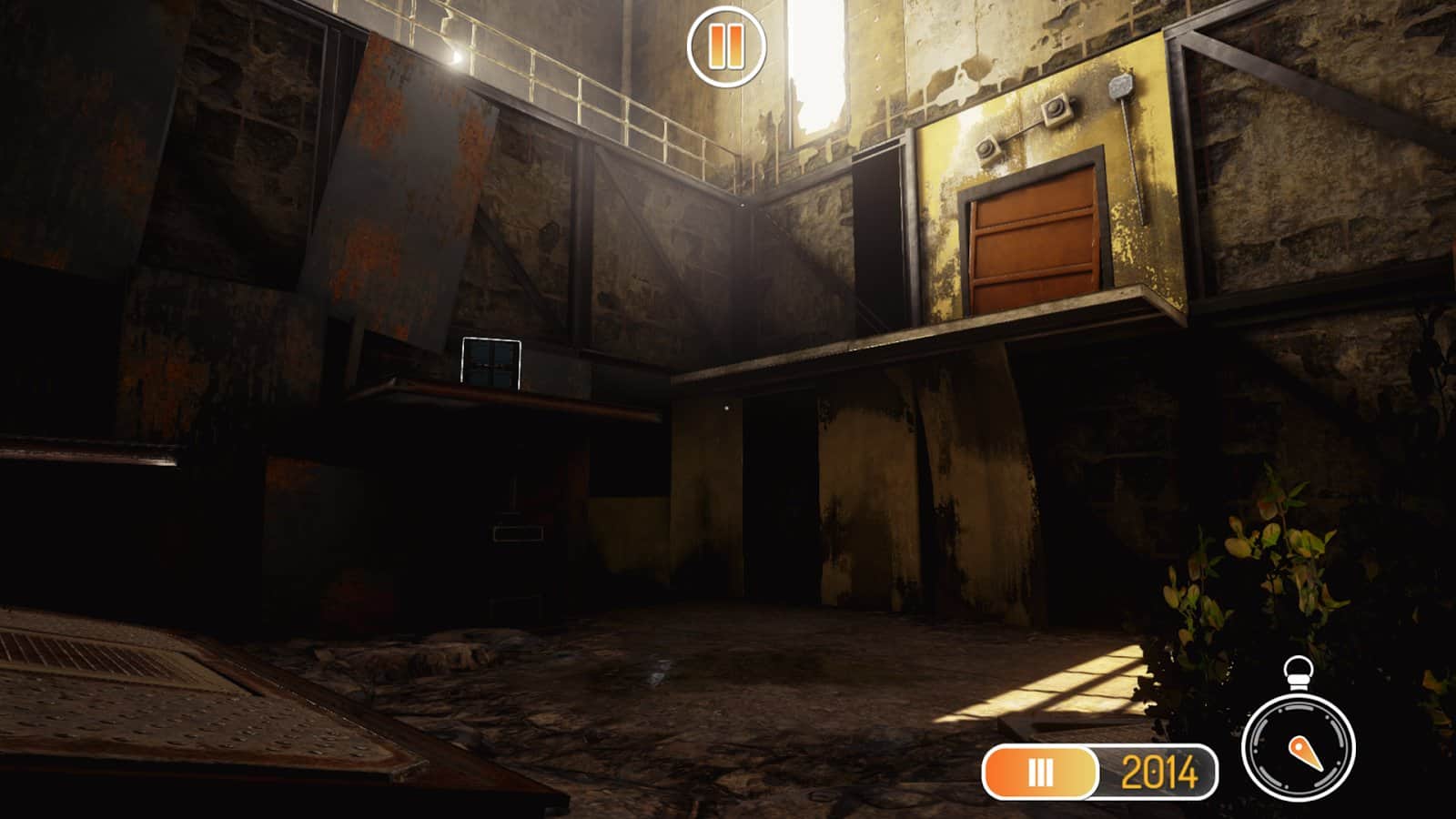Screen dimensions: 1456x819
Task: Pause the game with the top button
Action: (725, 46)
